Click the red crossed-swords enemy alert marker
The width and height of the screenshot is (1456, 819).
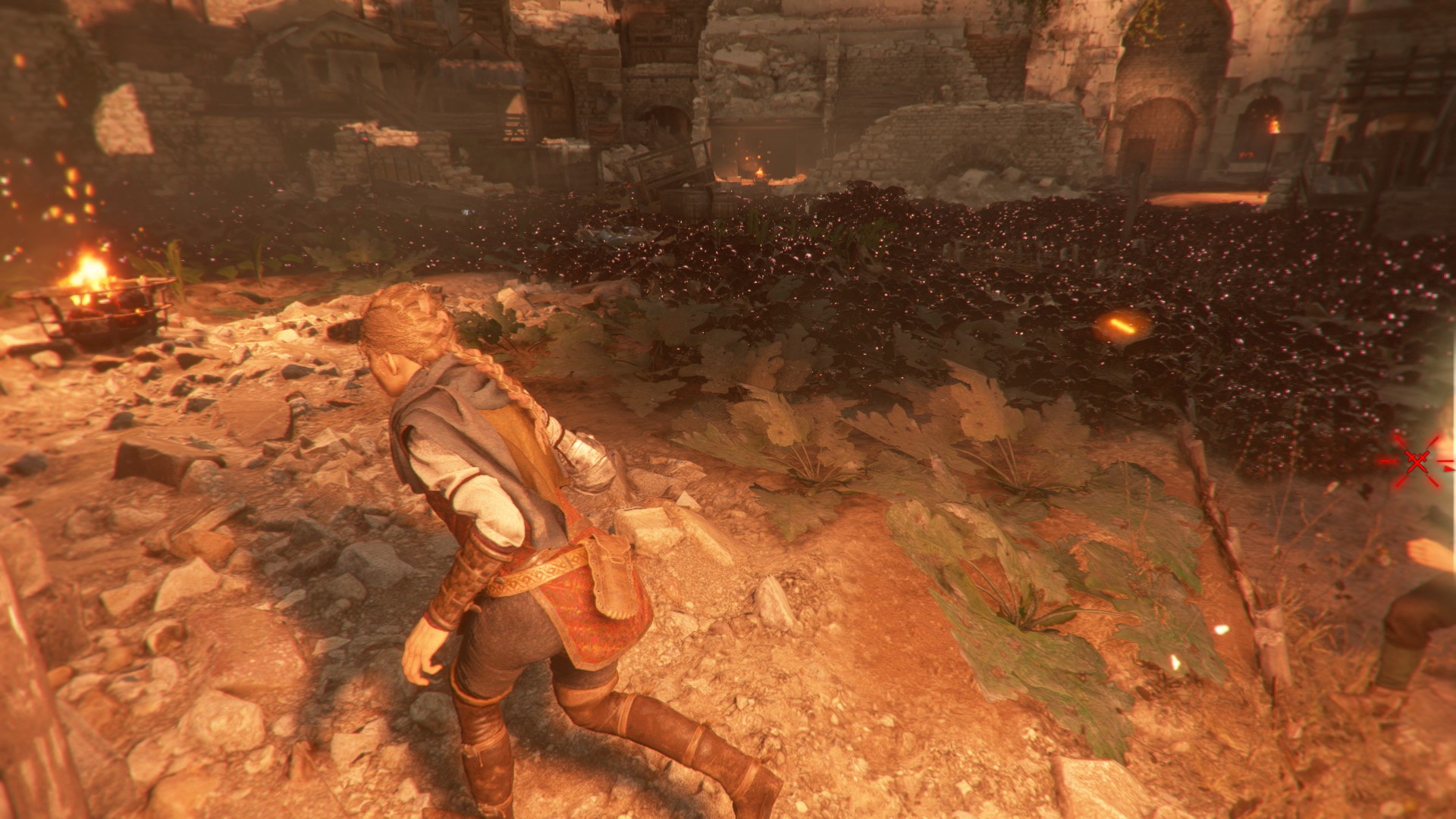click(1417, 461)
